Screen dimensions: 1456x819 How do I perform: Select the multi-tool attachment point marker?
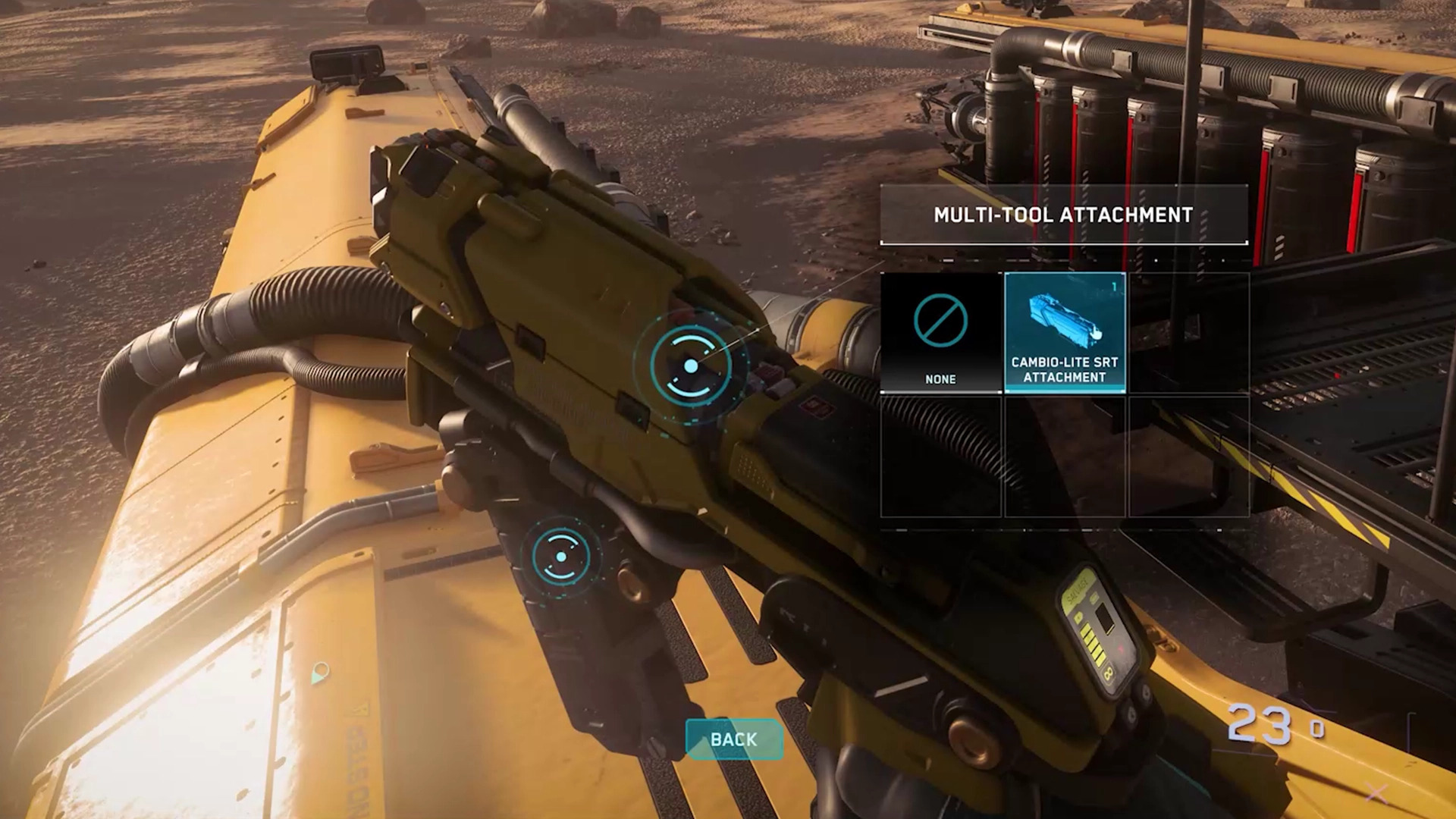(x=690, y=366)
